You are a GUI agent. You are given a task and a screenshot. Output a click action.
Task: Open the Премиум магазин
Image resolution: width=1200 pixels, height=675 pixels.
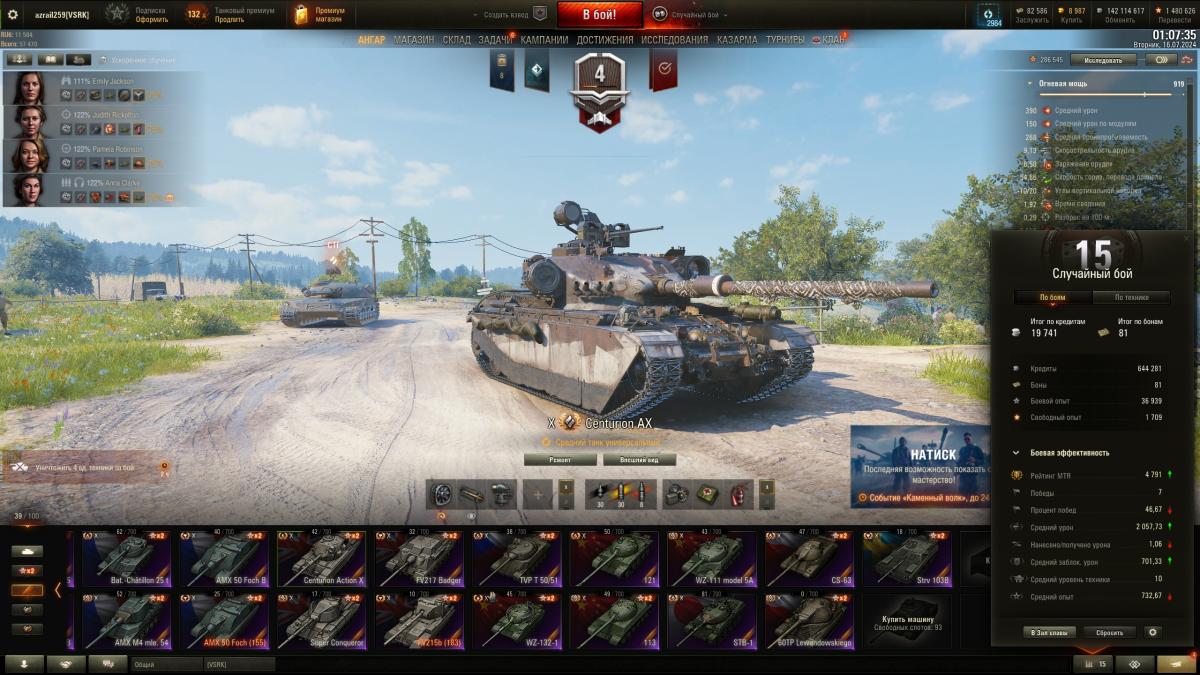click(x=319, y=14)
